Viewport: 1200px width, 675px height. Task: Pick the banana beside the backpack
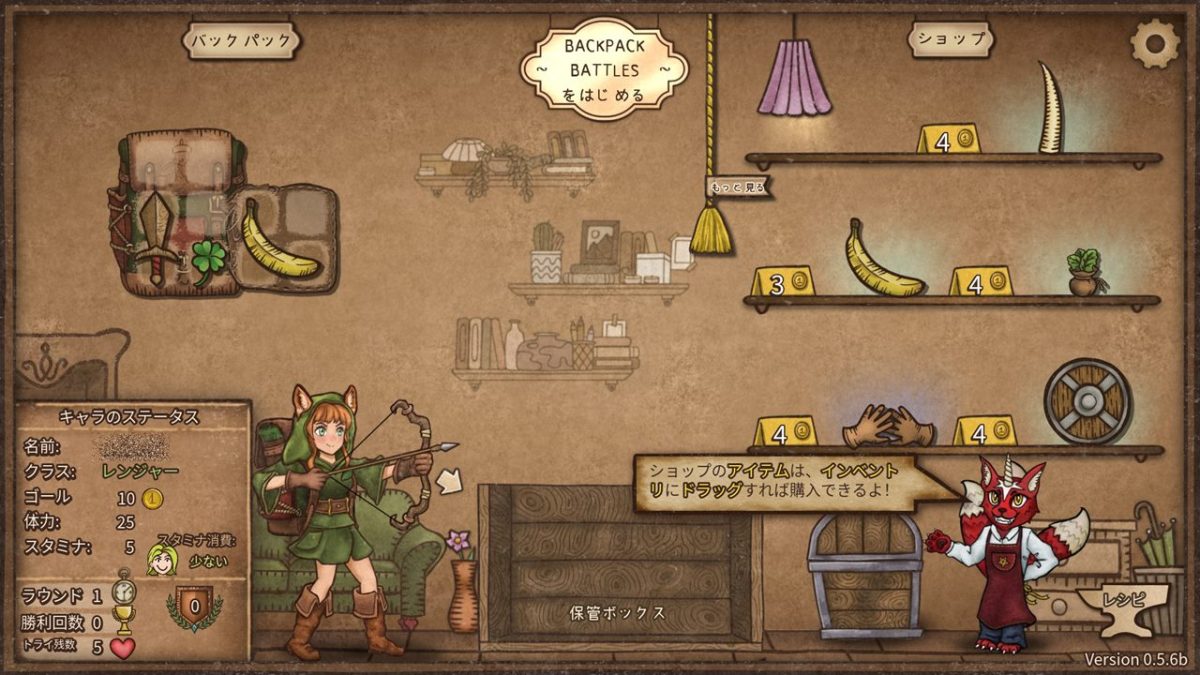click(279, 240)
